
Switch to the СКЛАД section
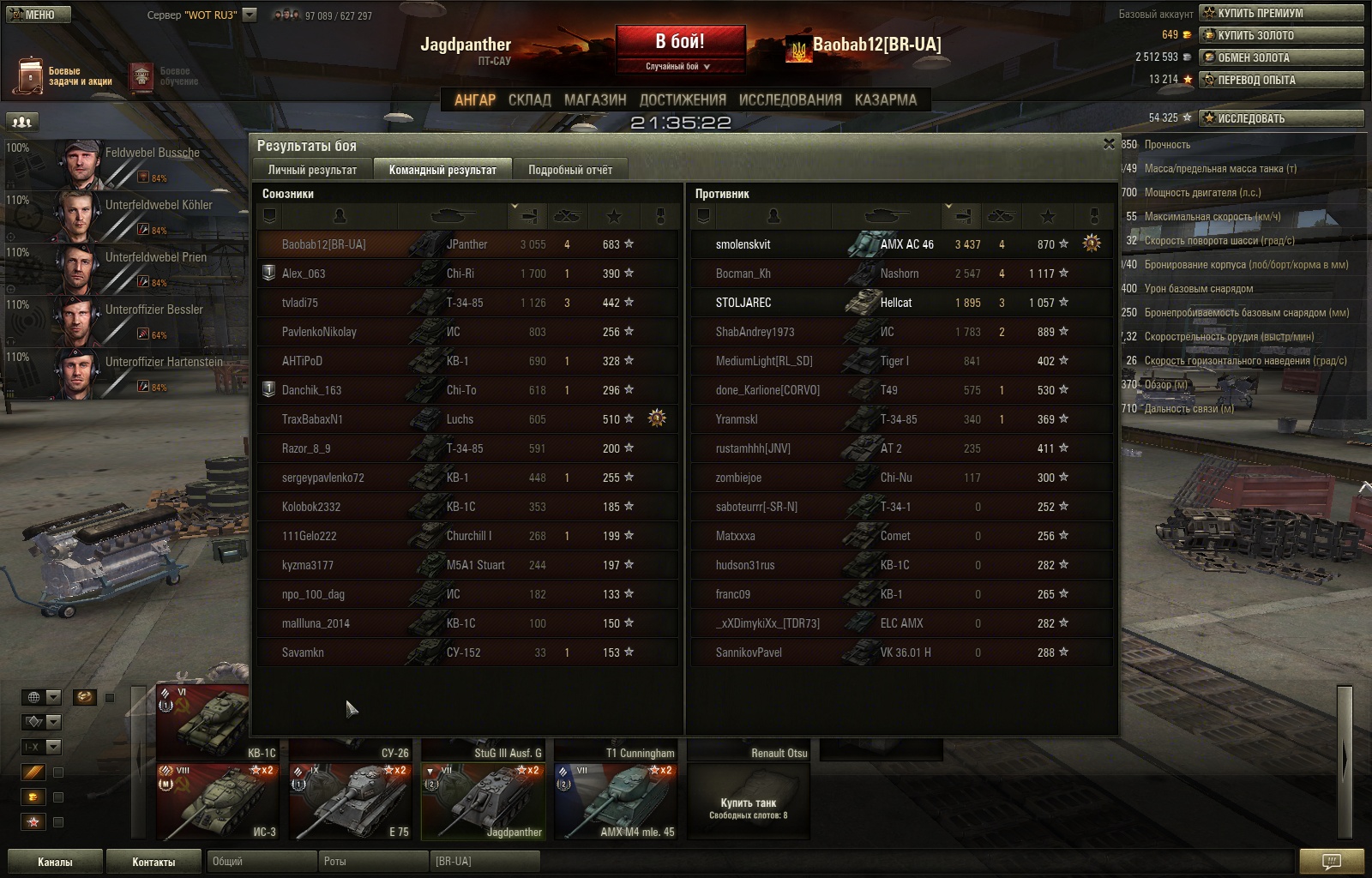point(529,100)
